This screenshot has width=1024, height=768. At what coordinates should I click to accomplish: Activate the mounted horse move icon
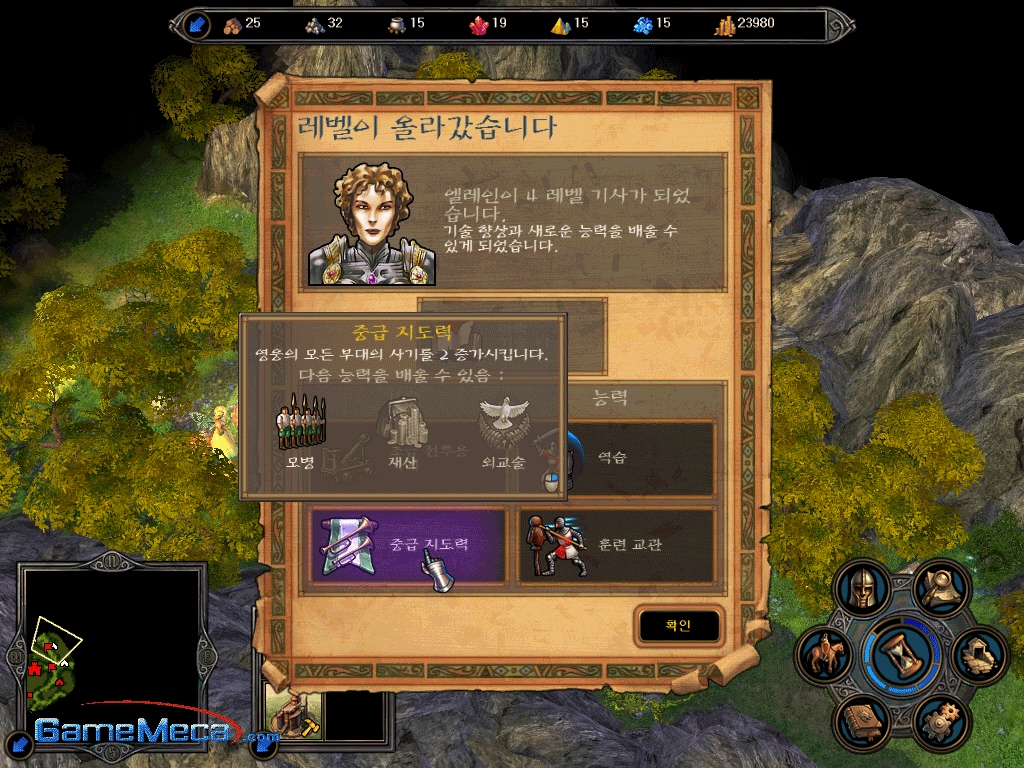click(825, 655)
